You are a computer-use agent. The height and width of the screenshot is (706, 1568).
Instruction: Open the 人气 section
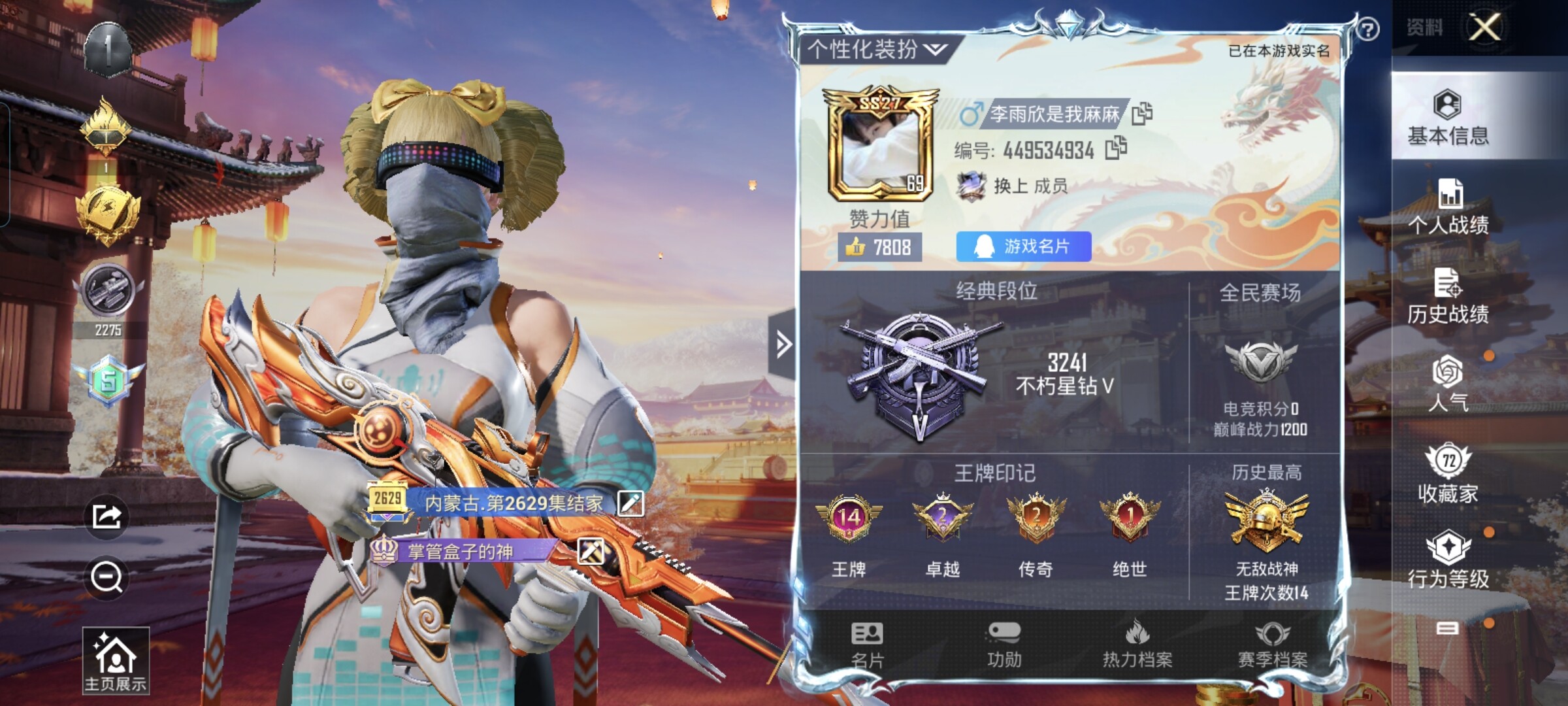pos(1448,384)
